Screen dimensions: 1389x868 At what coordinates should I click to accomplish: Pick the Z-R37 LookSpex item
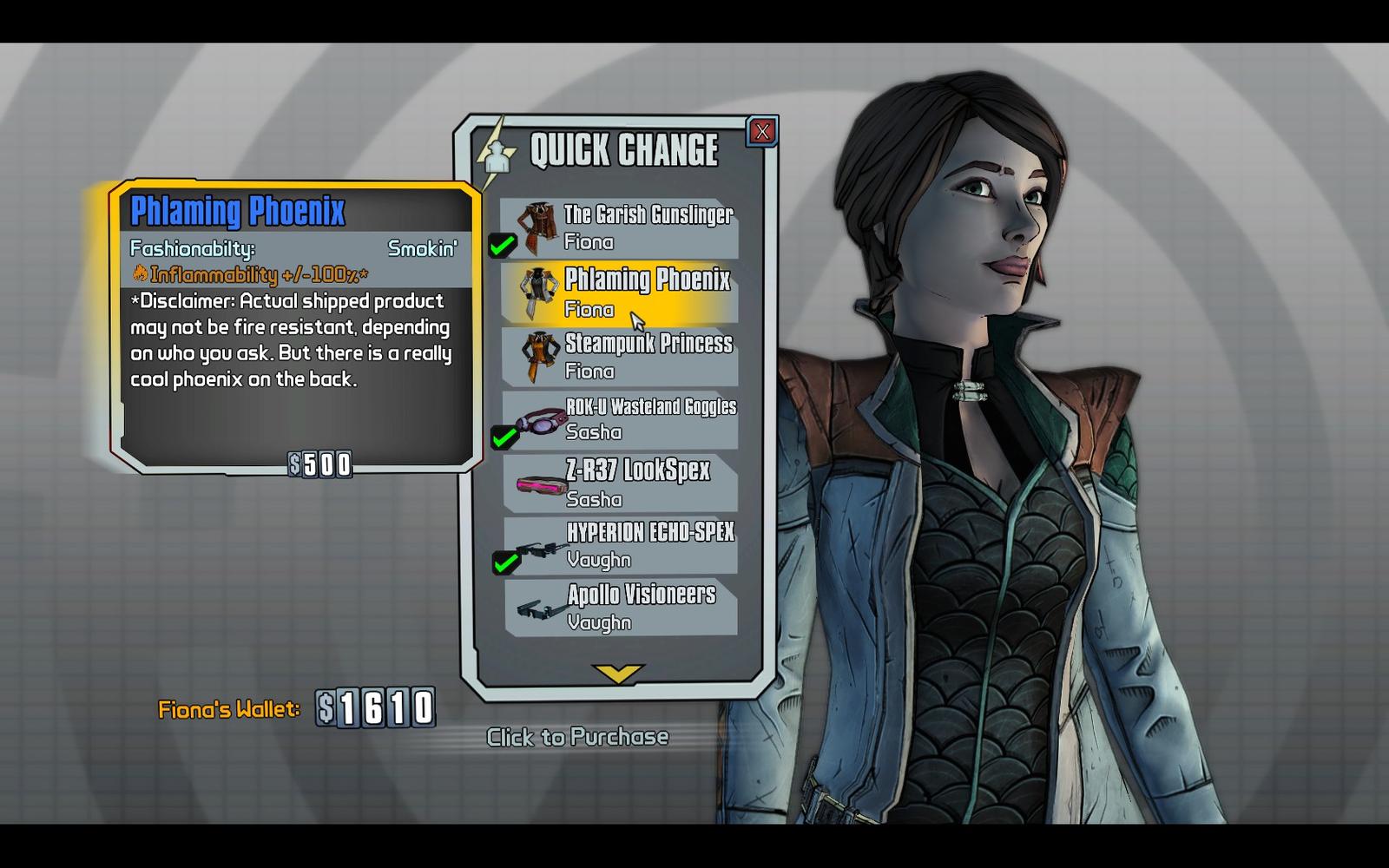pos(620,483)
